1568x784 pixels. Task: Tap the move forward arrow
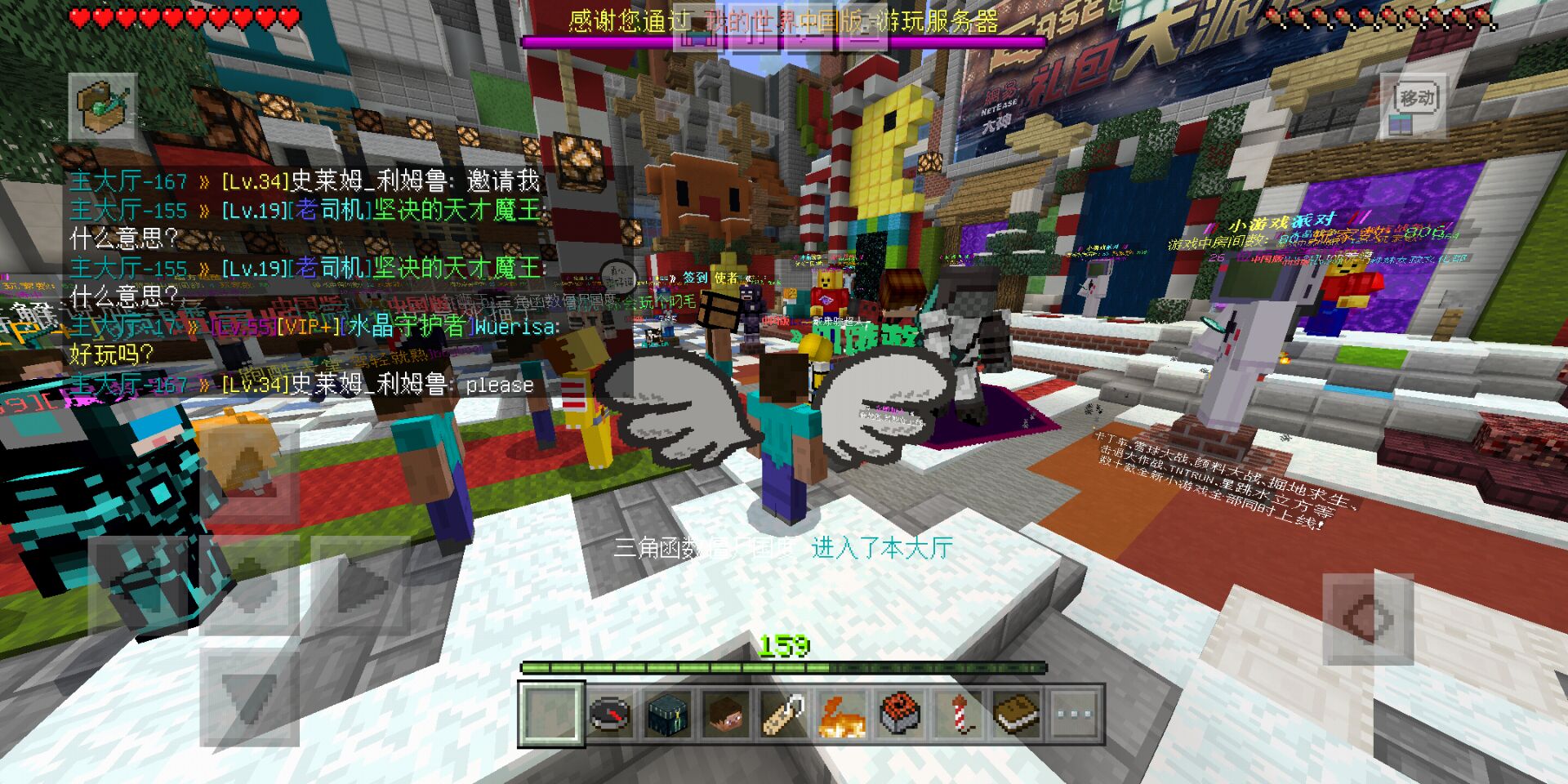tap(249, 474)
